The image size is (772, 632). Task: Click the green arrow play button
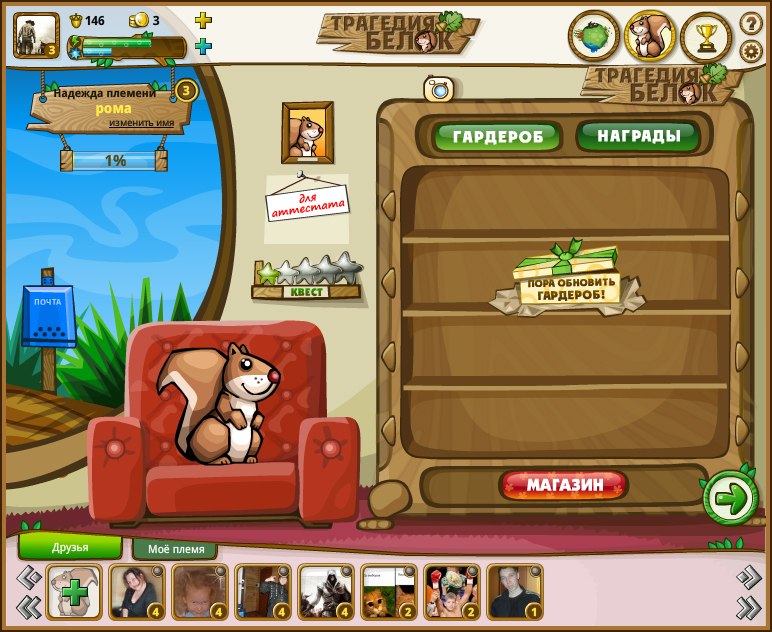tap(731, 497)
